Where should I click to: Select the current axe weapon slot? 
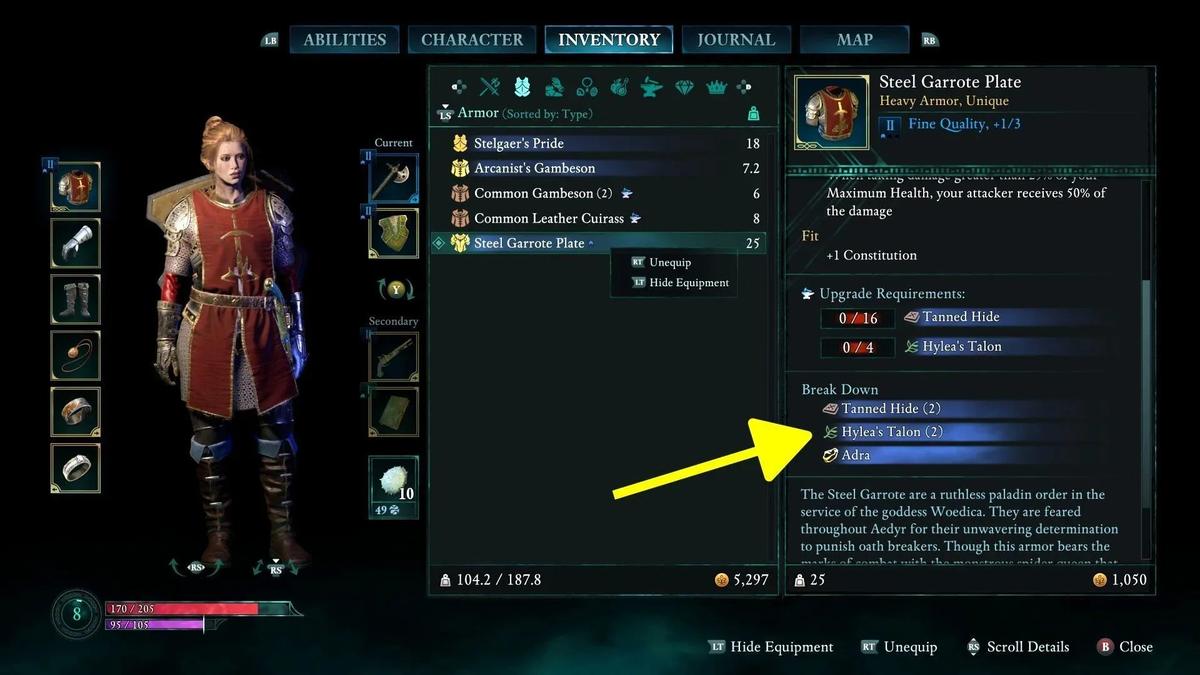tap(393, 180)
